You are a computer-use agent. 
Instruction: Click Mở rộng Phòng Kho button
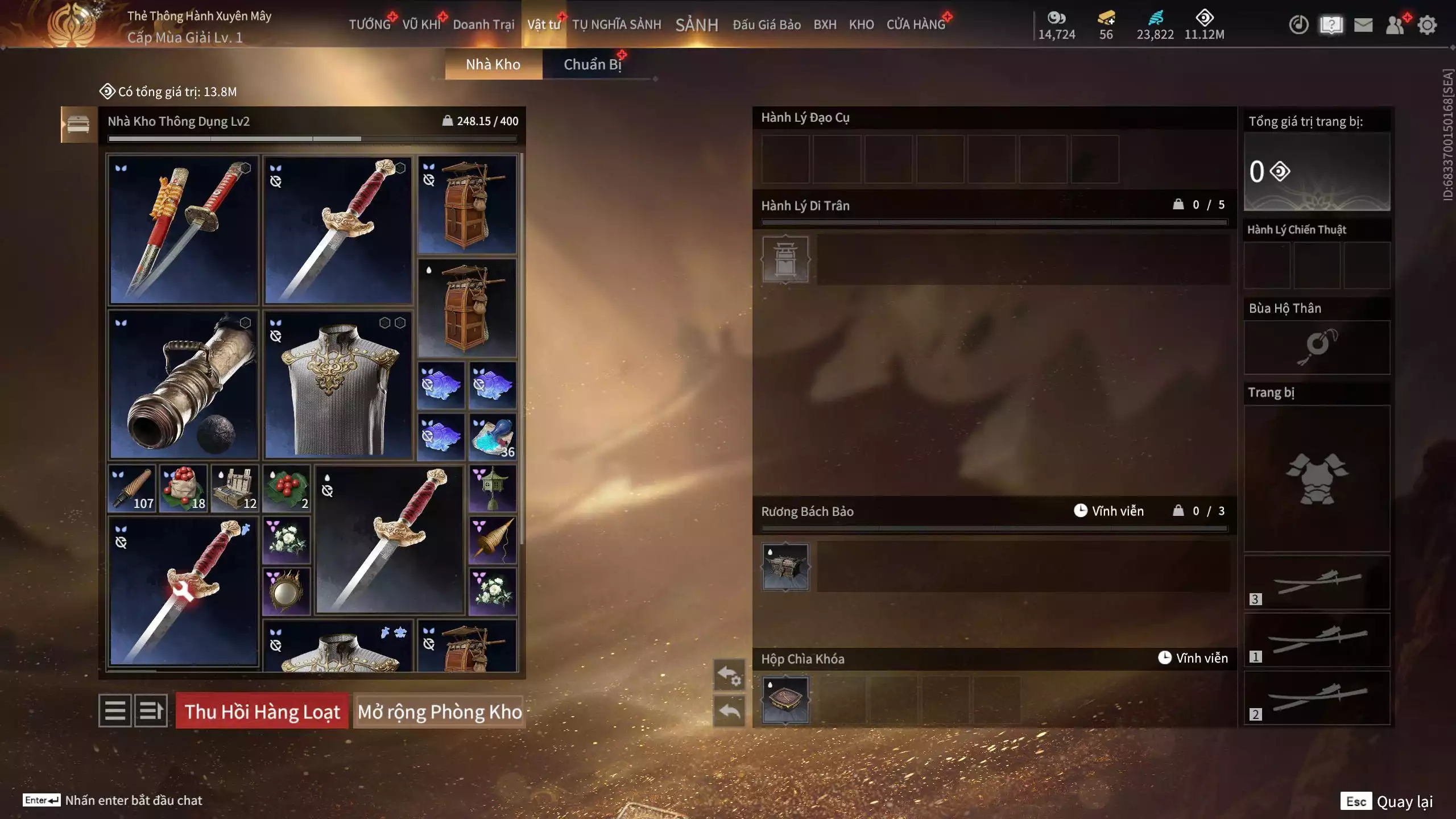(x=439, y=712)
